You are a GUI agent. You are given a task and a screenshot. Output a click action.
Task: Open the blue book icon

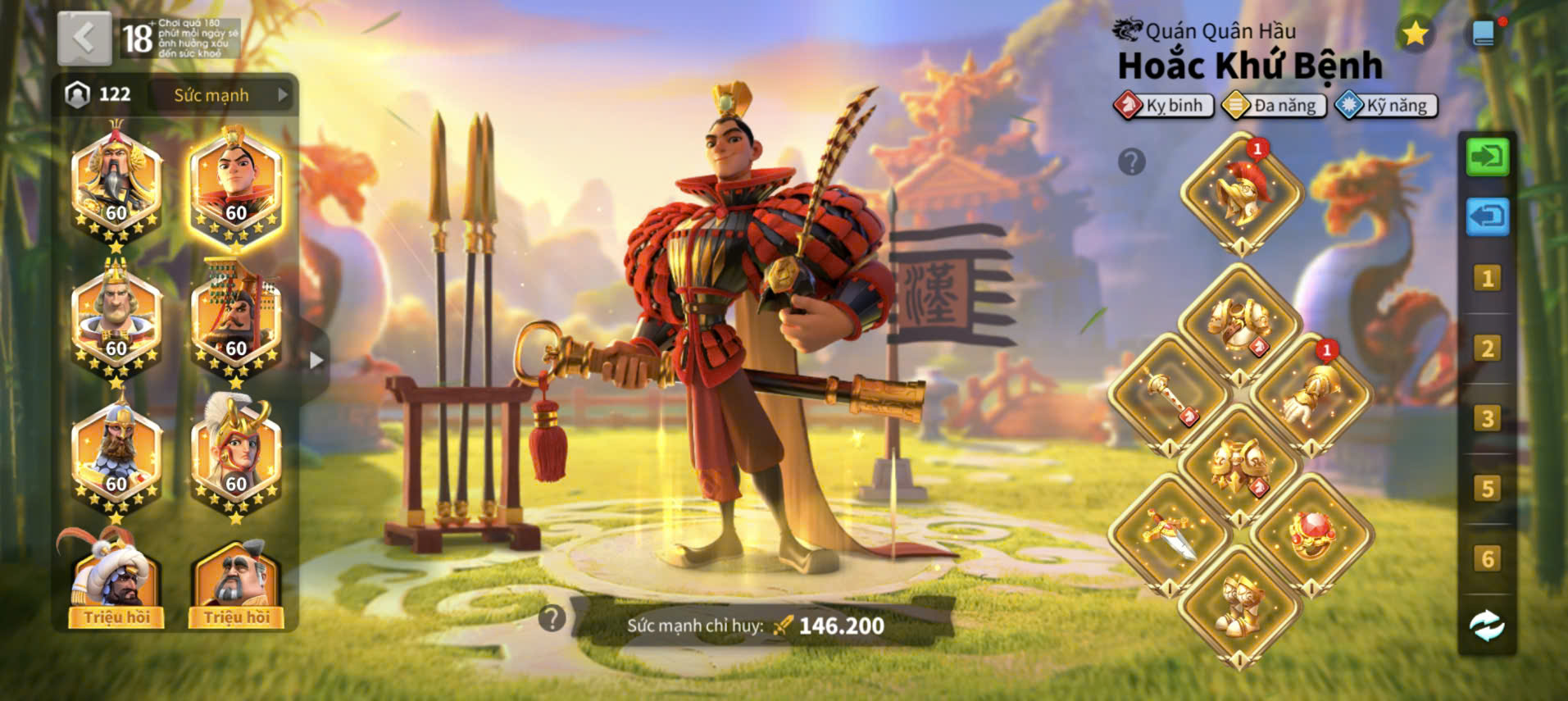click(x=1484, y=34)
